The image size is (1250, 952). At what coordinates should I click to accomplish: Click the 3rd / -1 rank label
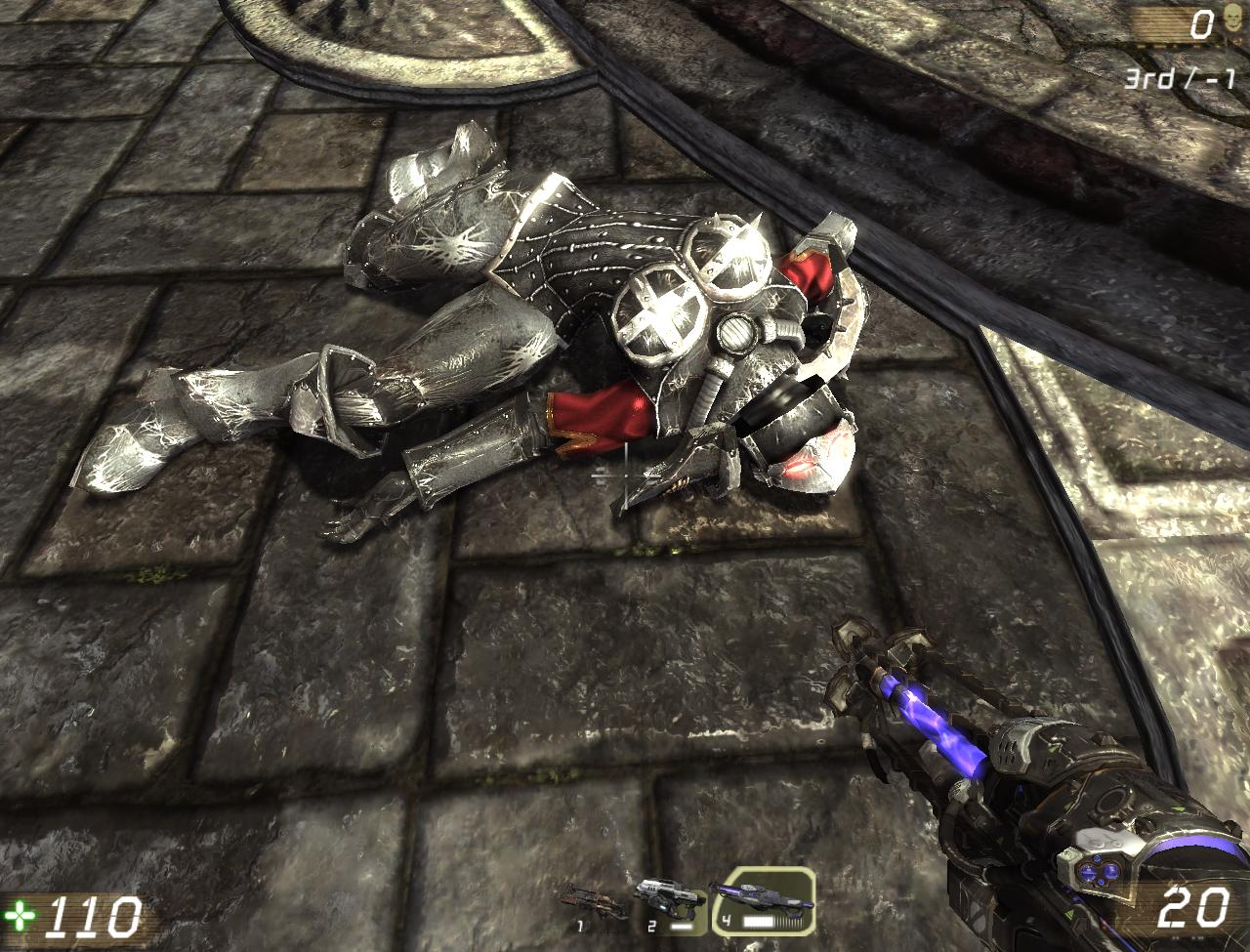pyautogui.click(x=1180, y=78)
